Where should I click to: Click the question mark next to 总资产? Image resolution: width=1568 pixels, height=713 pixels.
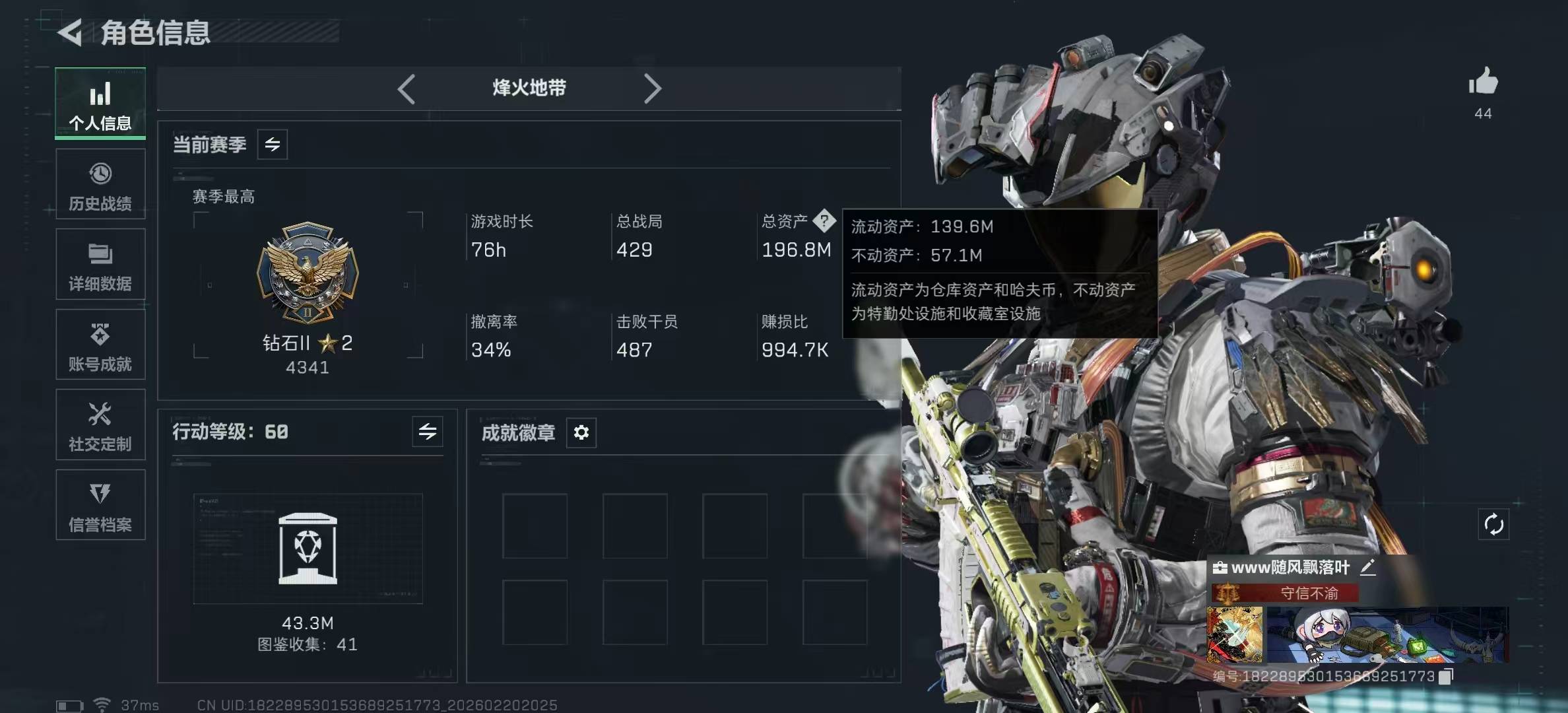click(x=824, y=221)
